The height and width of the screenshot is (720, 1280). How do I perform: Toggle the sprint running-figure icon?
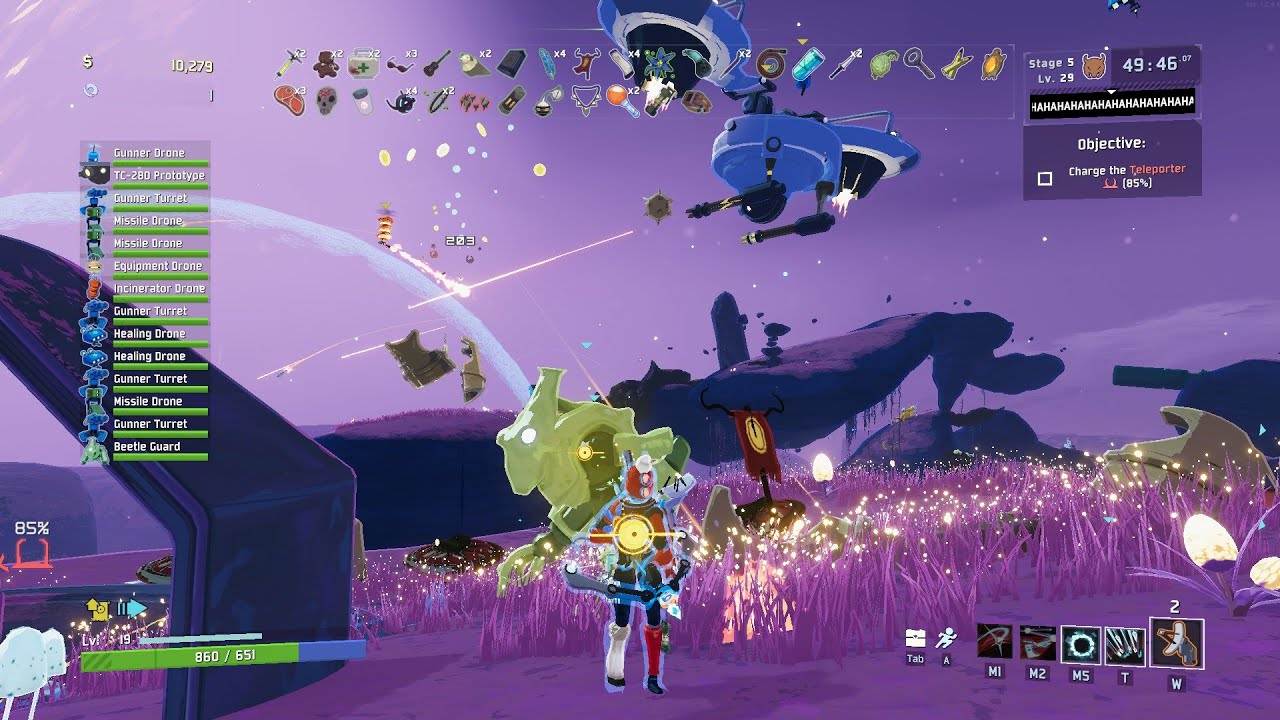click(946, 638)
